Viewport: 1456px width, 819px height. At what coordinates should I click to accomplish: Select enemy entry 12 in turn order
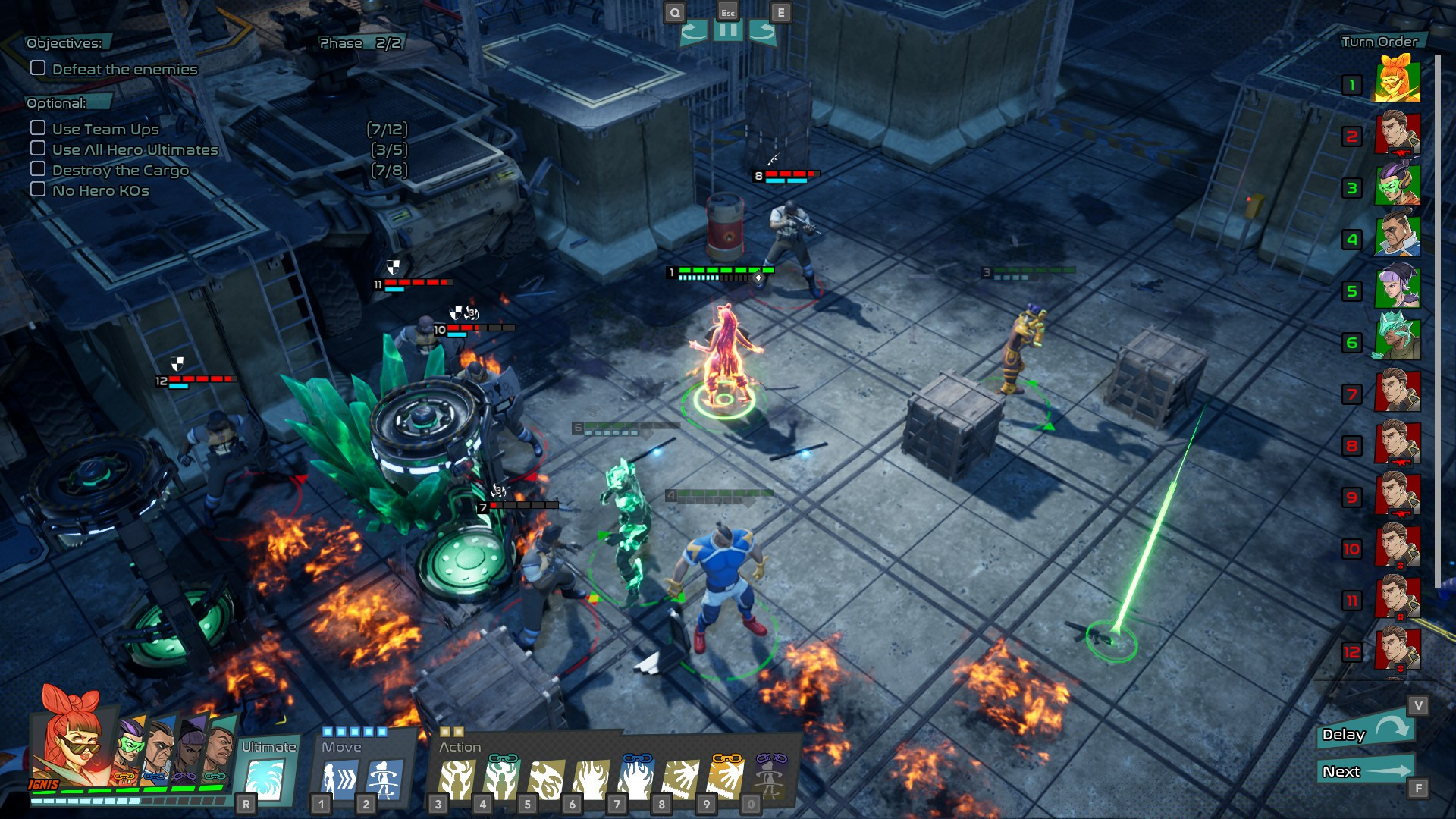1397,649
